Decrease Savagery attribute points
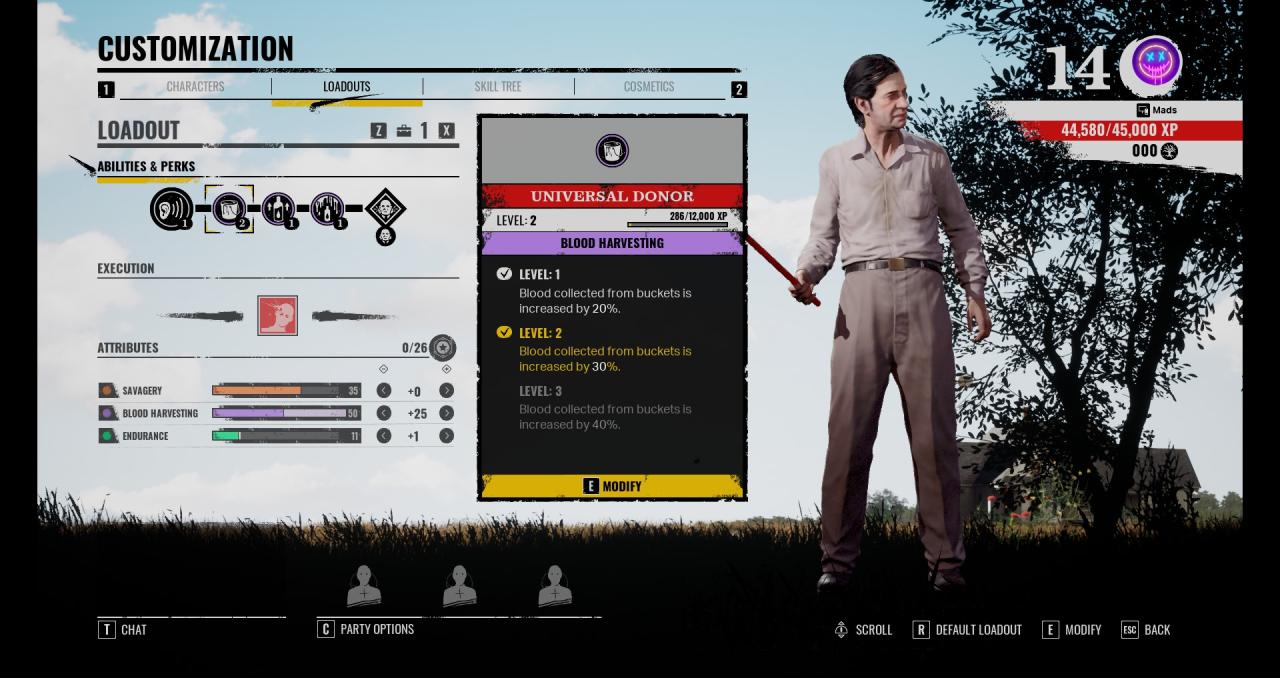Viewport: 1280px width, 678px height. coord(383,391)
